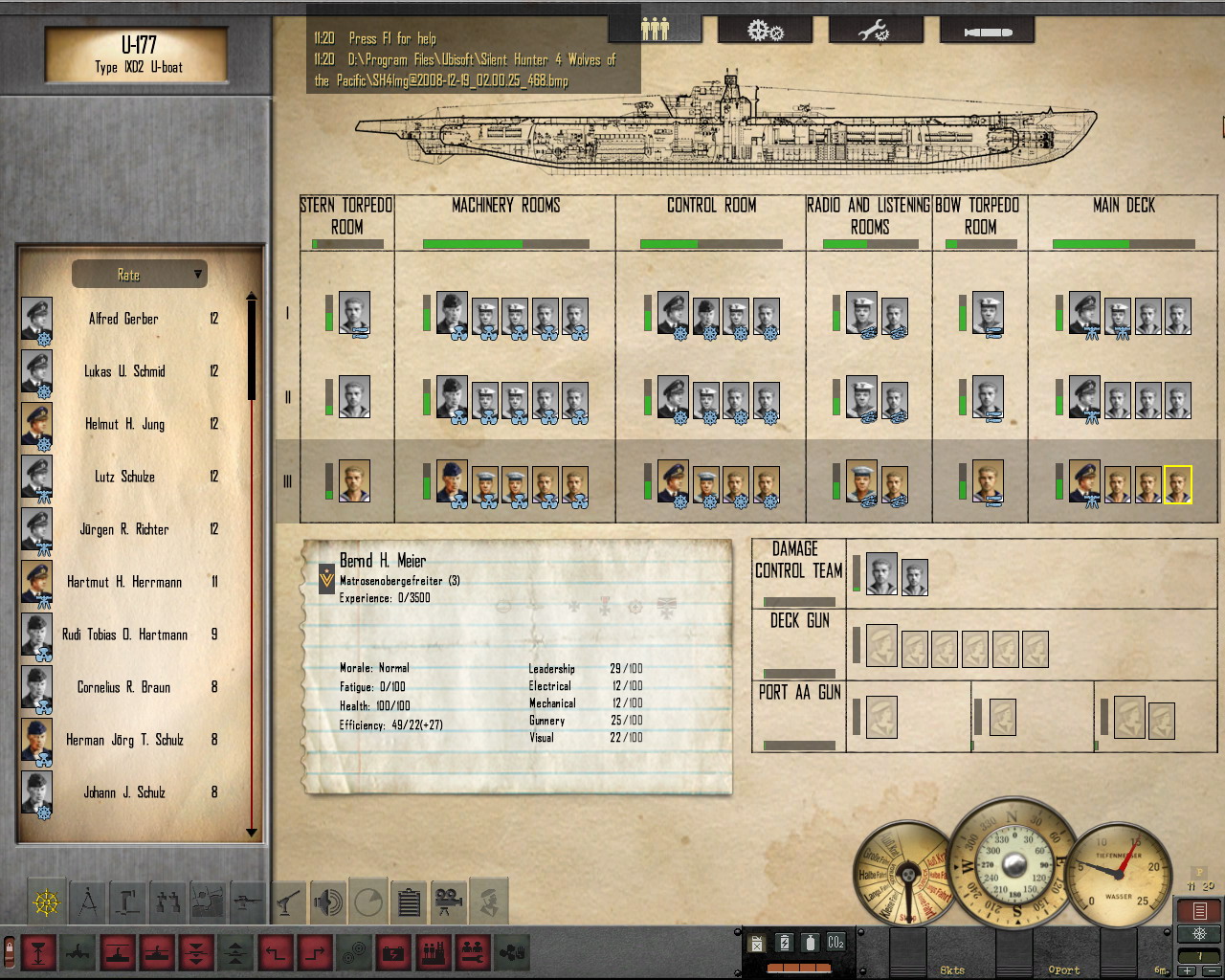The height and width of the screenshot is (980, 1225).
Task: Increase time compression with the plus button
Action: pos(1189,971)
